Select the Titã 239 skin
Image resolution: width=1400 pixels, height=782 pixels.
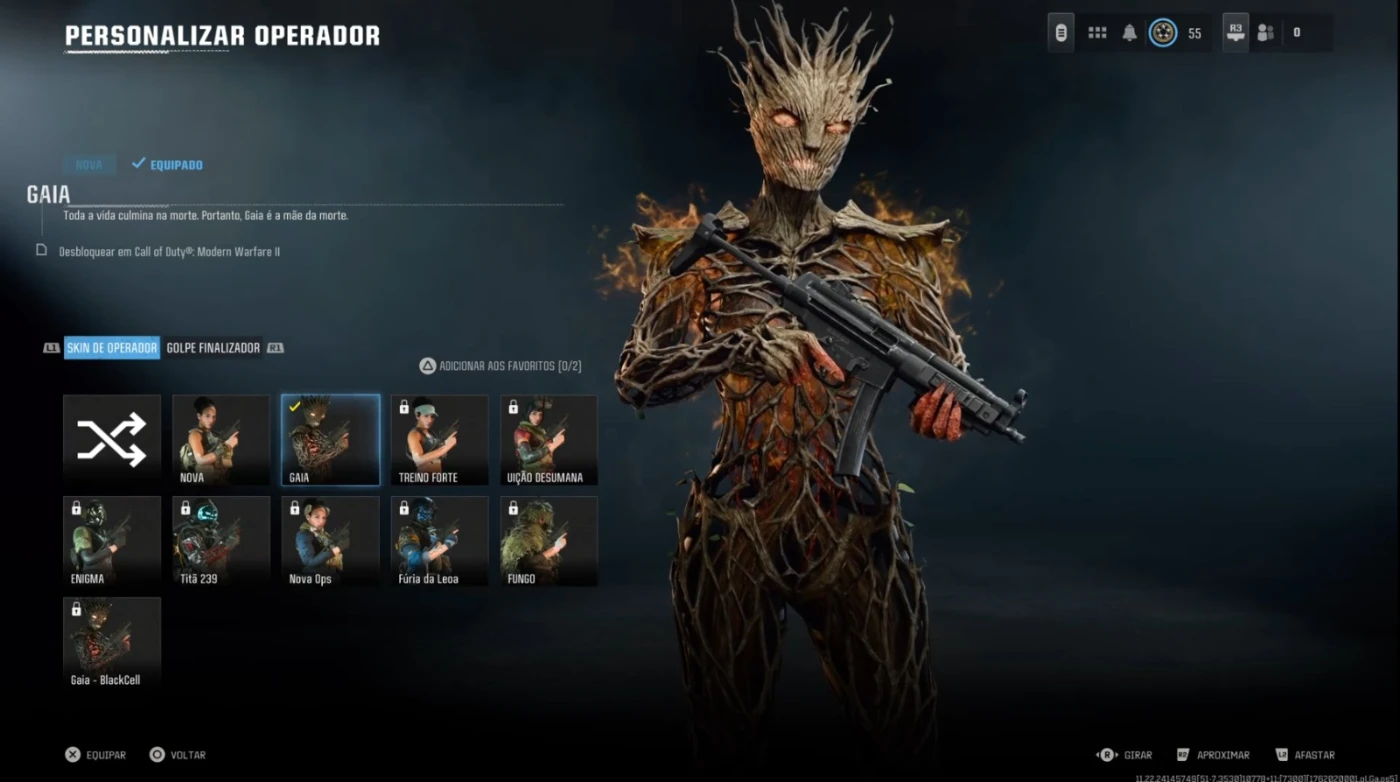pos(221,541)
